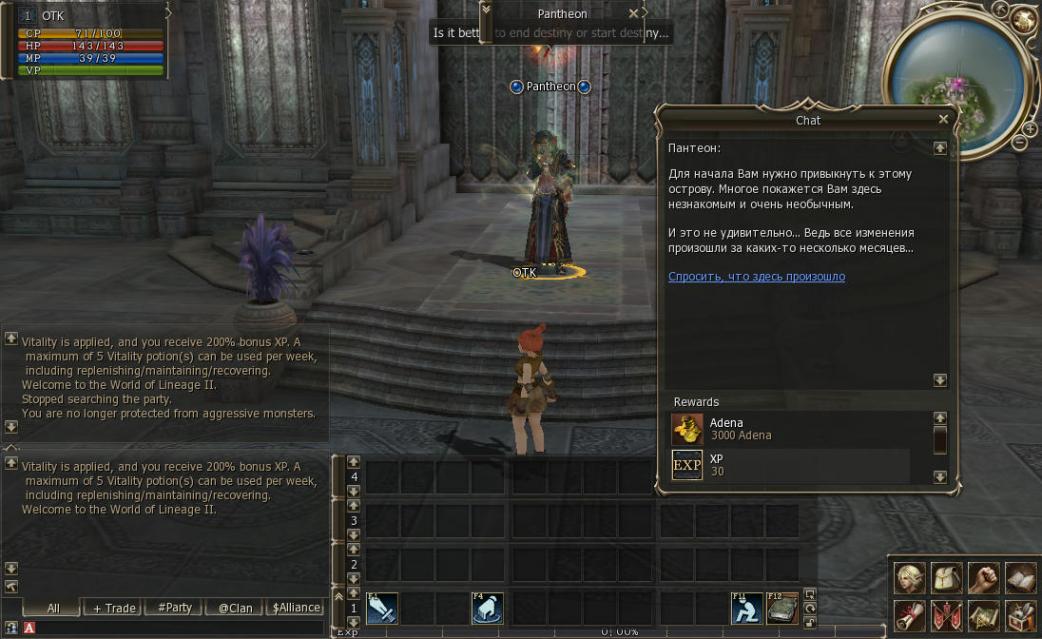Click the 'Спросить, что здесь произошло' dialogue link
This screenshot has height=639, width=1042.
[756, 277]
